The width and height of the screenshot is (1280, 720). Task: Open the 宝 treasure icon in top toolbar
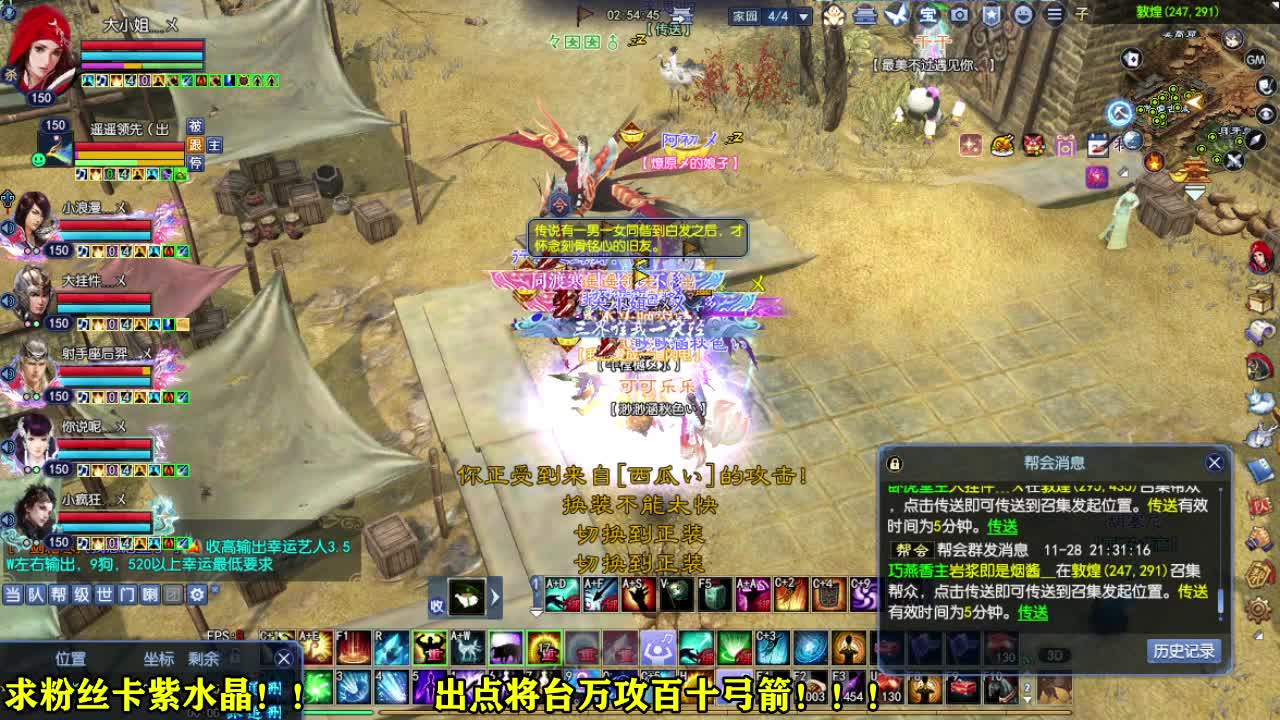(x=928, y=14)
